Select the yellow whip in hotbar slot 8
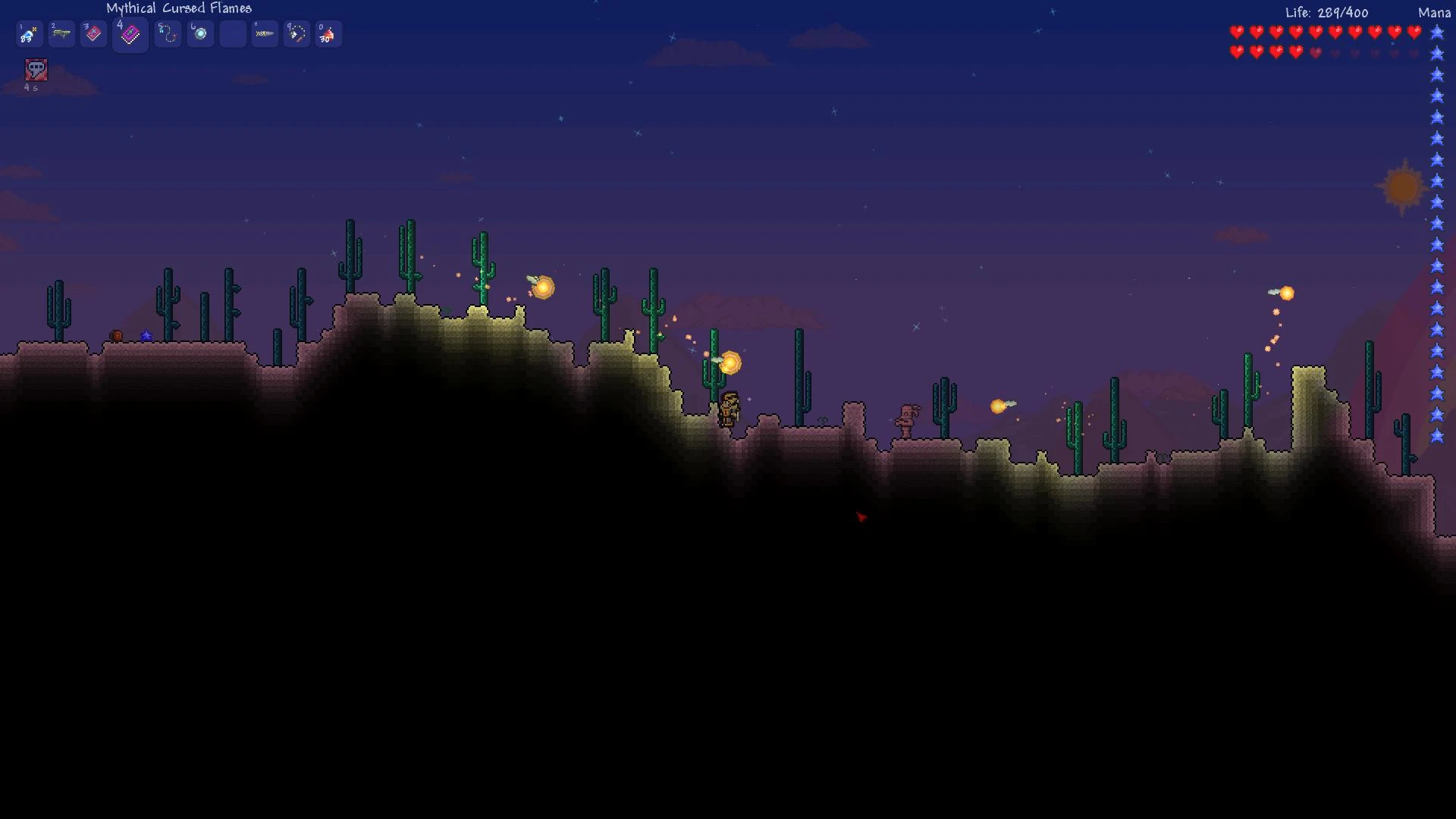1456x819 pixels. coord(265,33)
